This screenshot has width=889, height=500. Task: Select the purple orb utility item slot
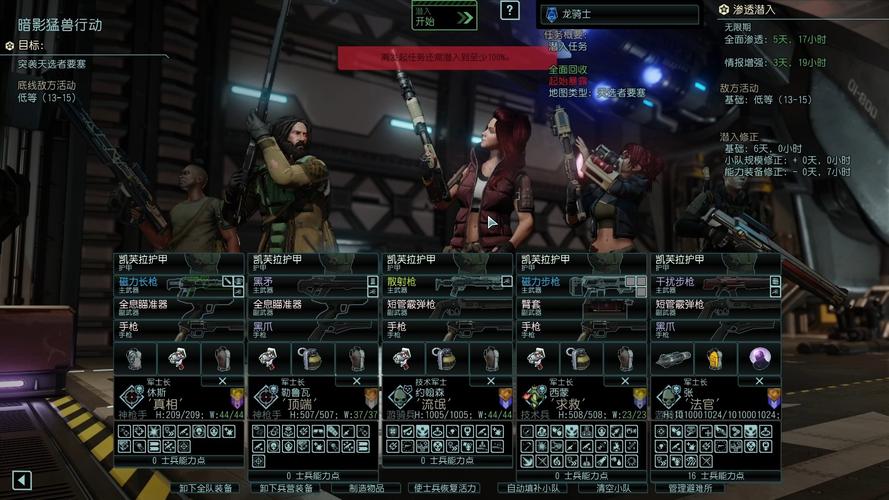point(760,358)
